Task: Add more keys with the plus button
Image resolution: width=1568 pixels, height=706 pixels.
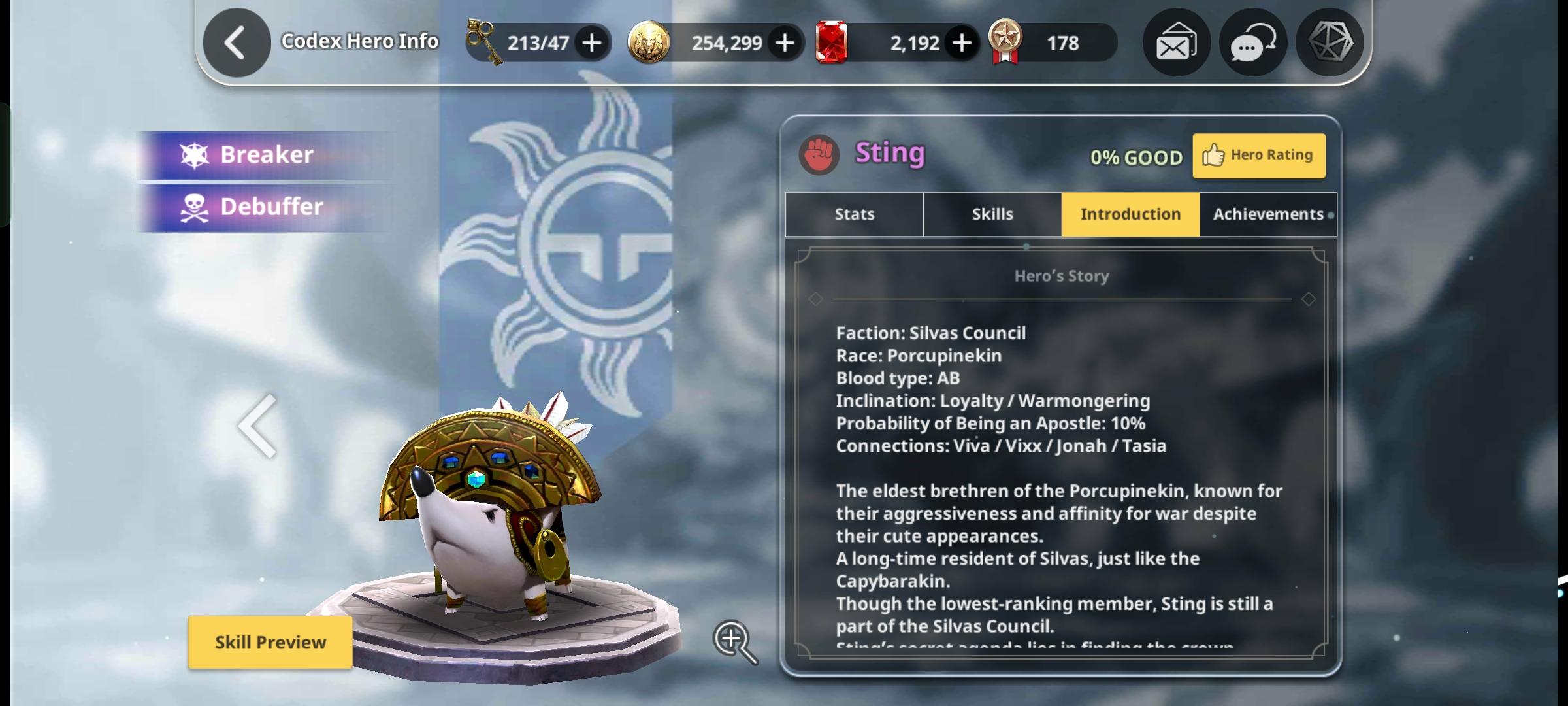Action: (592, 43)
